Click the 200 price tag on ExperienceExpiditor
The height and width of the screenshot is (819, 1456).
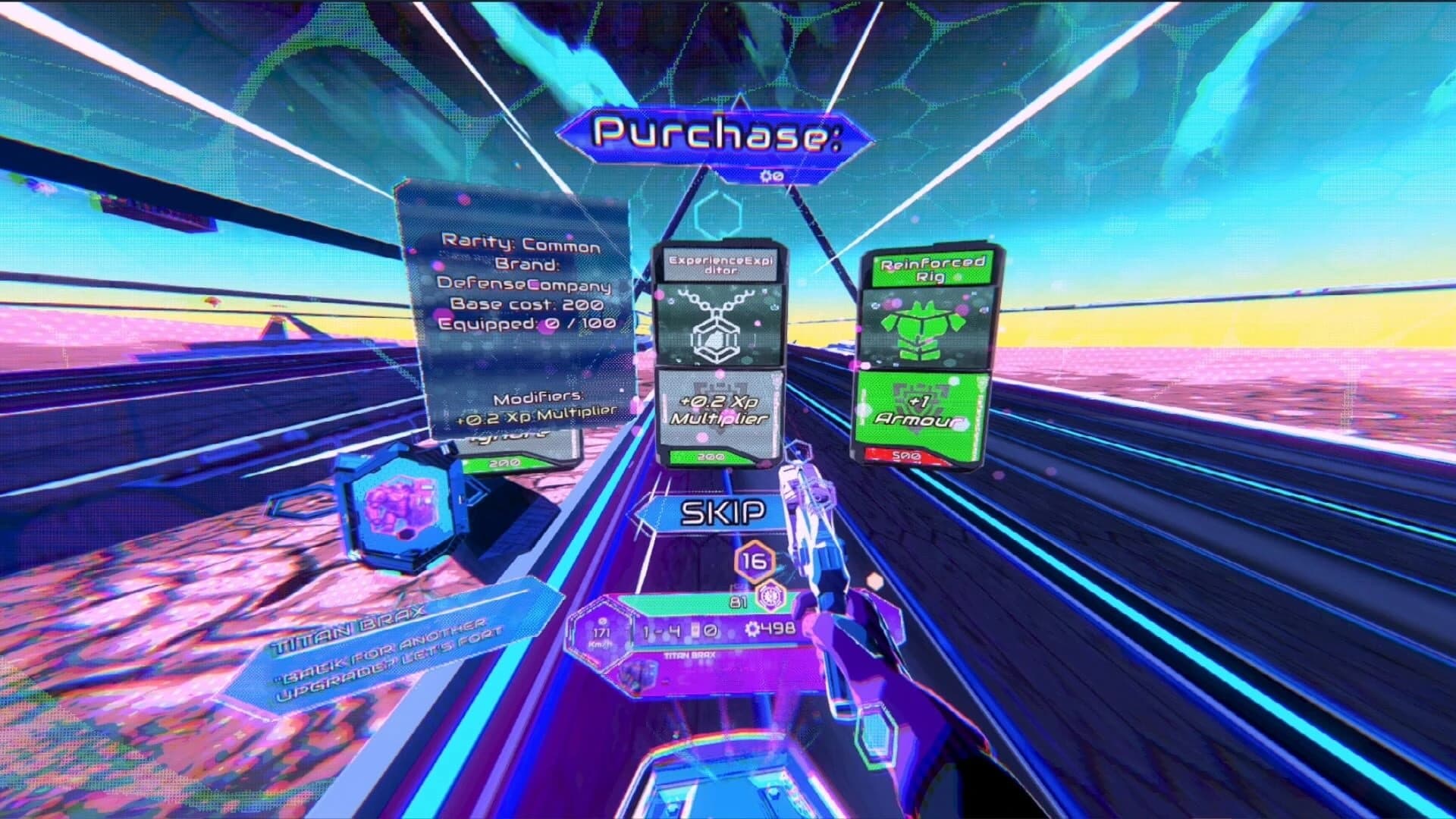point(710,458)
